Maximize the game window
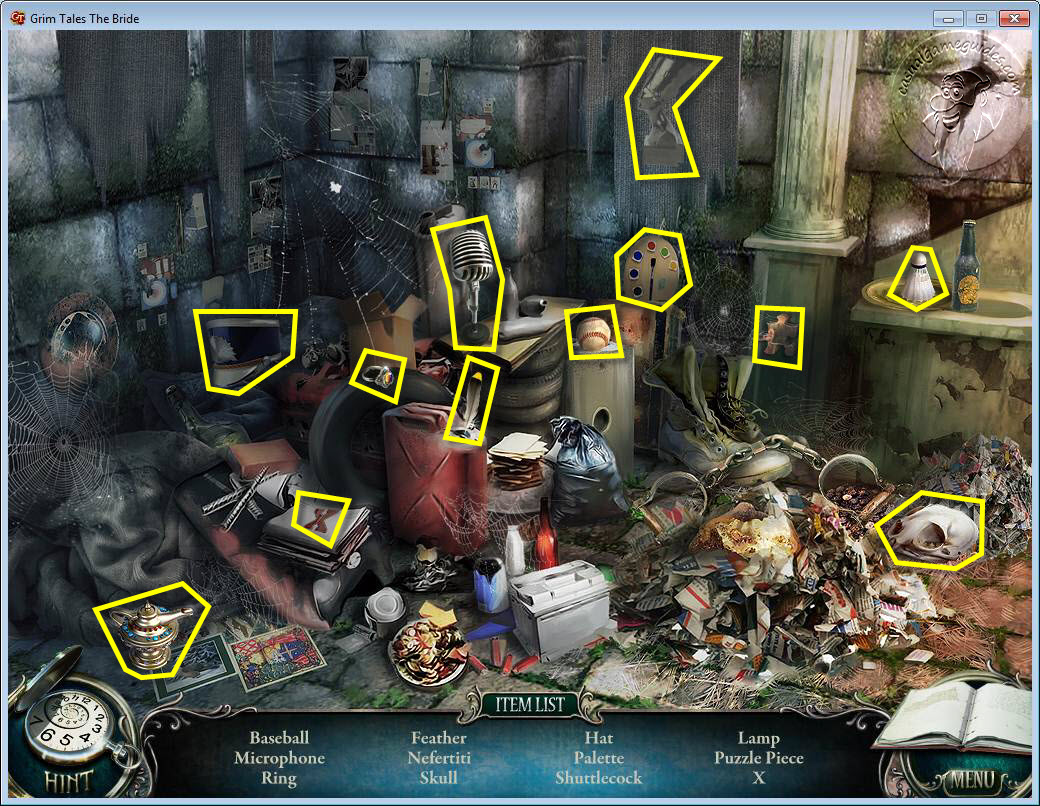 pyautogui.click(x=980, y=18)
